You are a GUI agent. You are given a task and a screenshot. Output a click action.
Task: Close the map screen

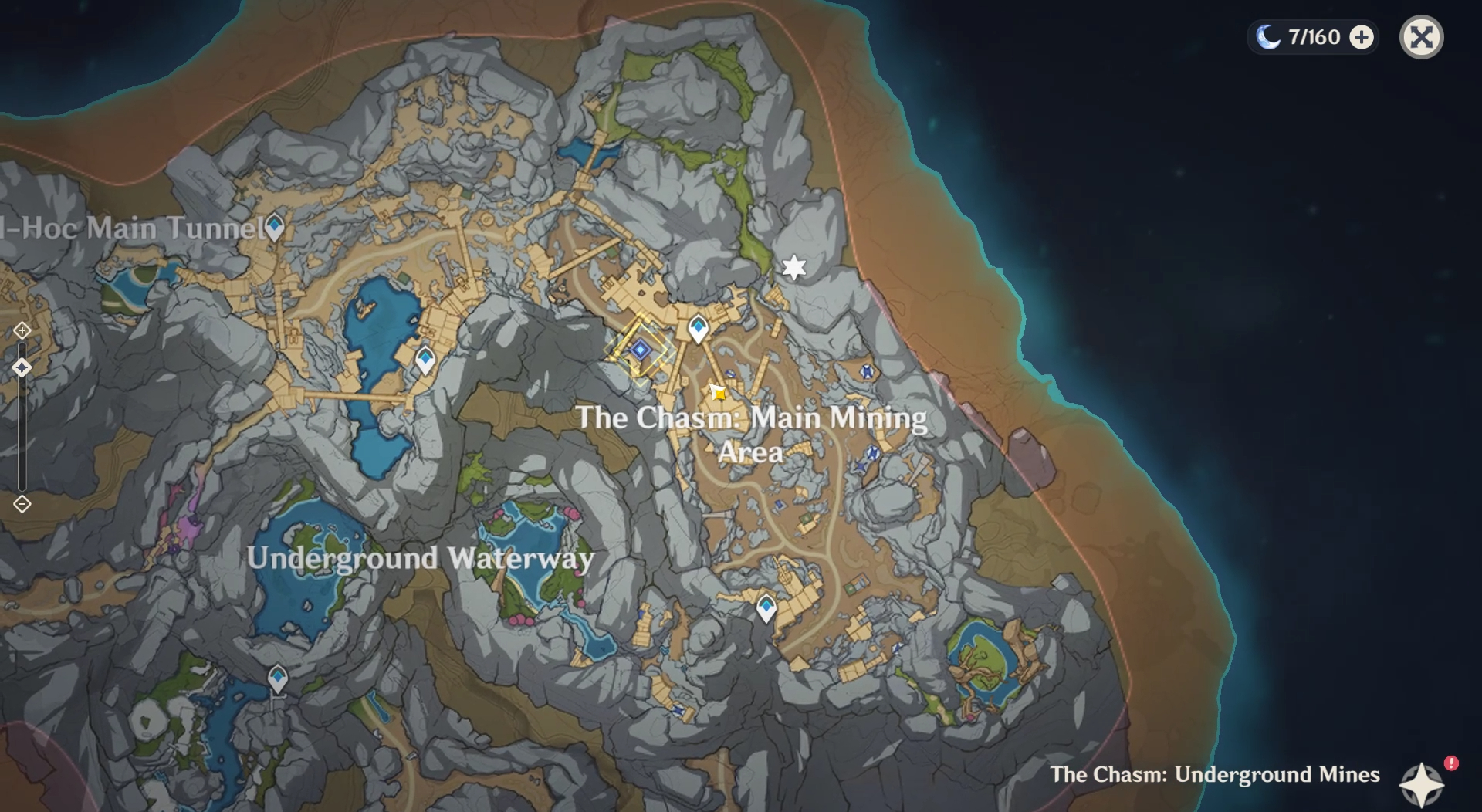coord(1421,37)
